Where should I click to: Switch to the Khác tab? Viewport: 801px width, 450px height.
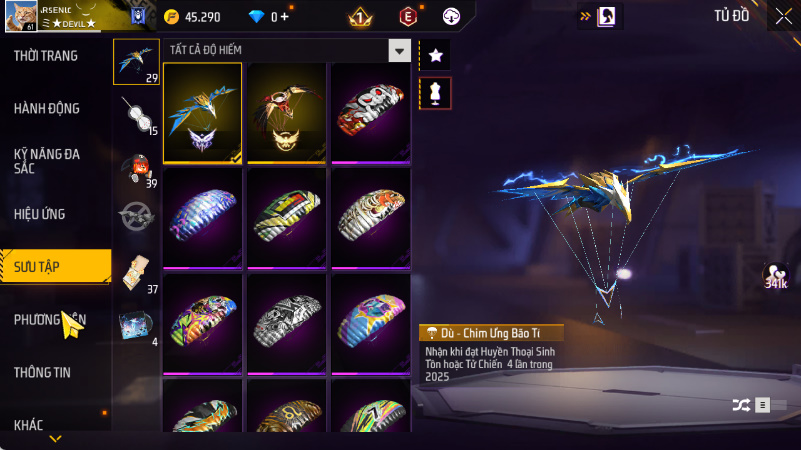(x=29, y=425)
